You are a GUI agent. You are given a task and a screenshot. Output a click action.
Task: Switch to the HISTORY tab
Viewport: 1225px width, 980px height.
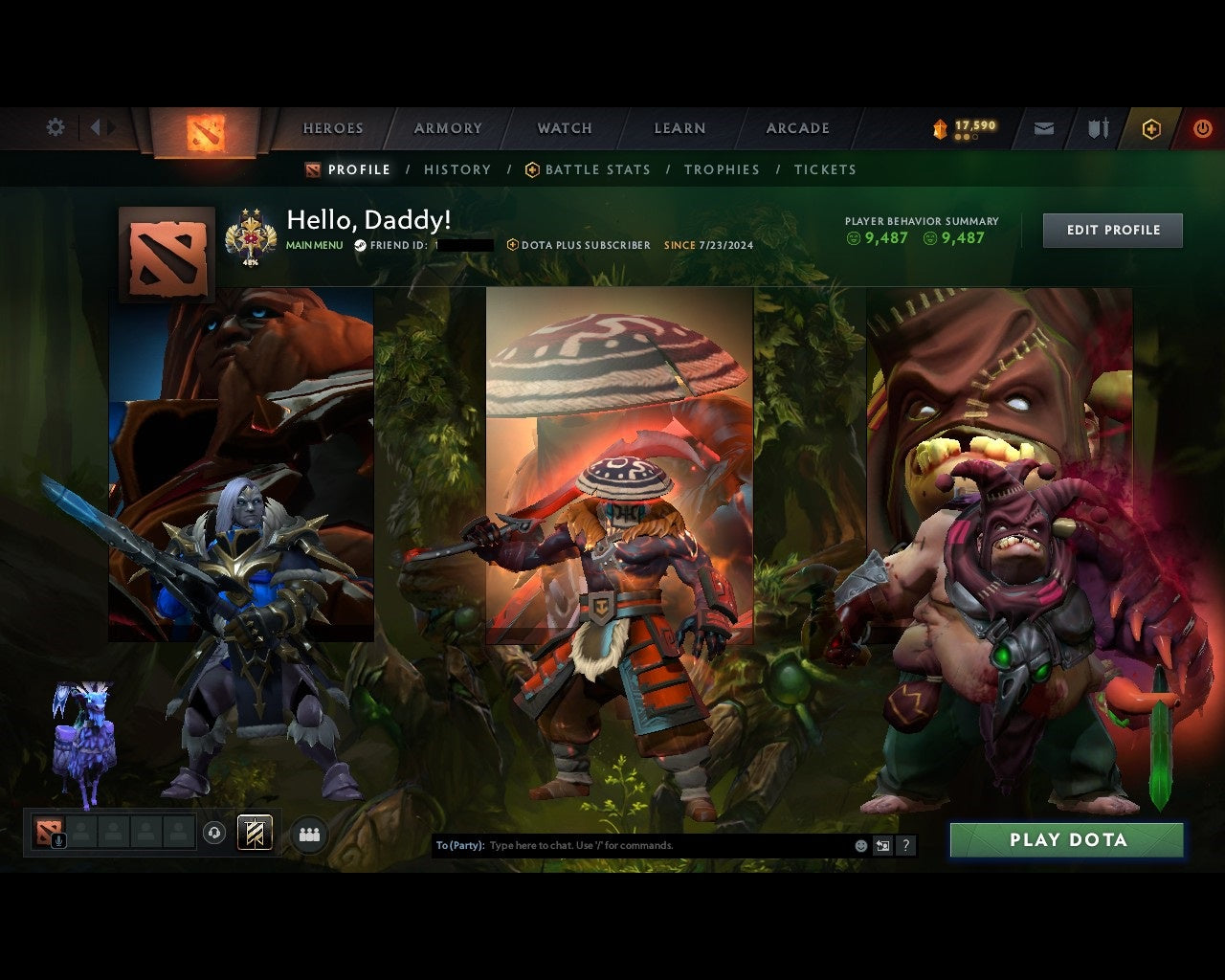point(457,169)
